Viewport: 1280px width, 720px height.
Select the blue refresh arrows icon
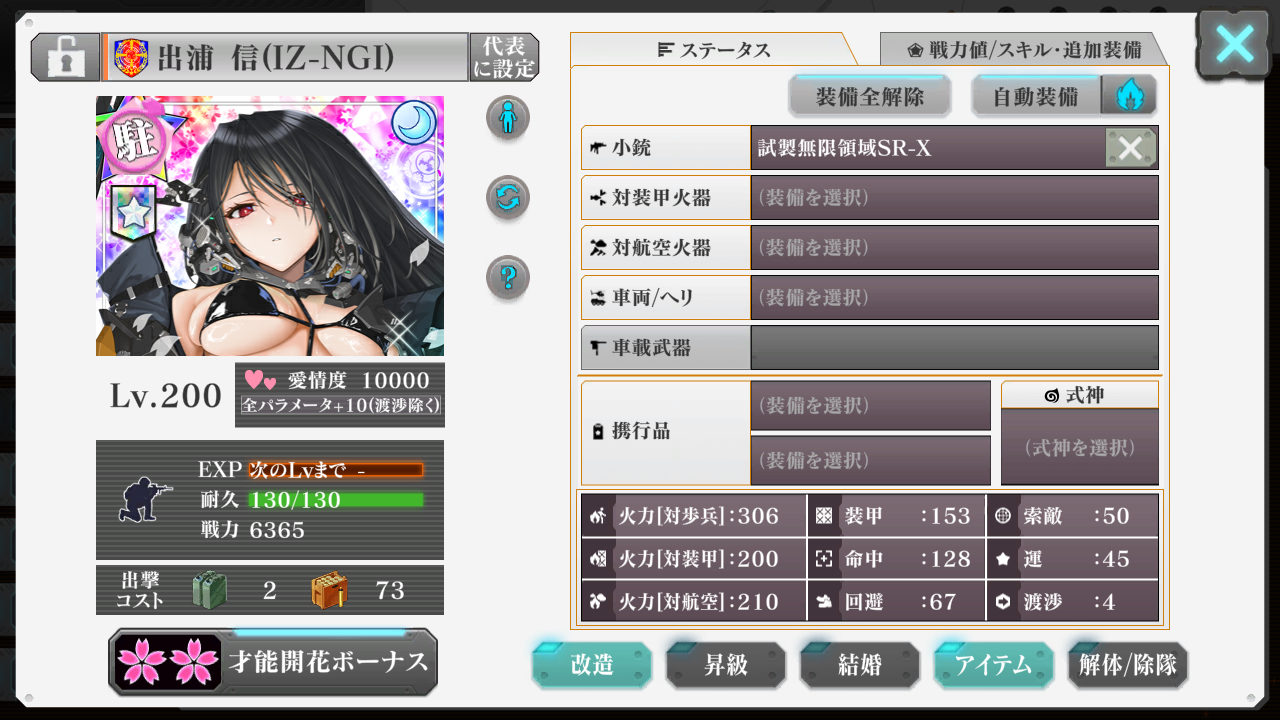pyautogui.click(x=508, y=197)
